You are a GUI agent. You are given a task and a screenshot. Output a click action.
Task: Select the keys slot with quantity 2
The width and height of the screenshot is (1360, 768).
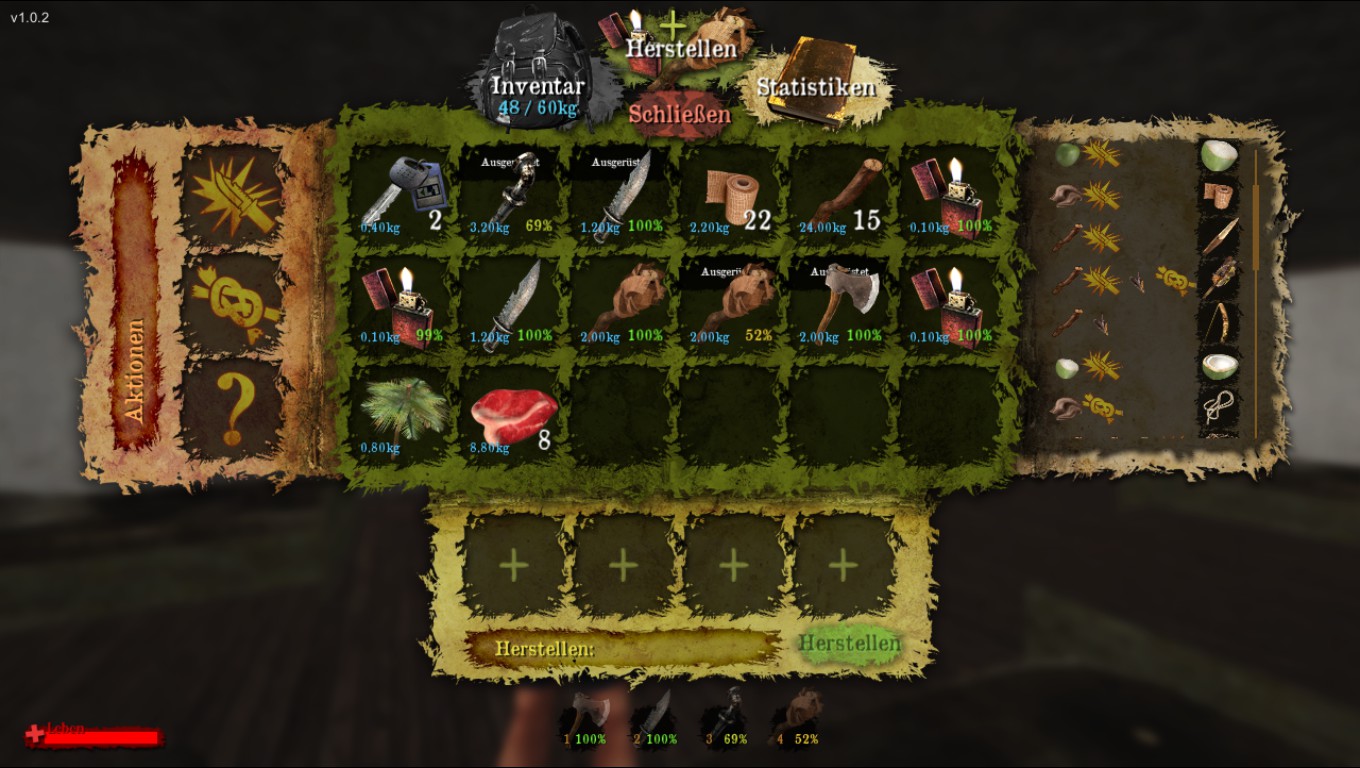pos(401,195)
